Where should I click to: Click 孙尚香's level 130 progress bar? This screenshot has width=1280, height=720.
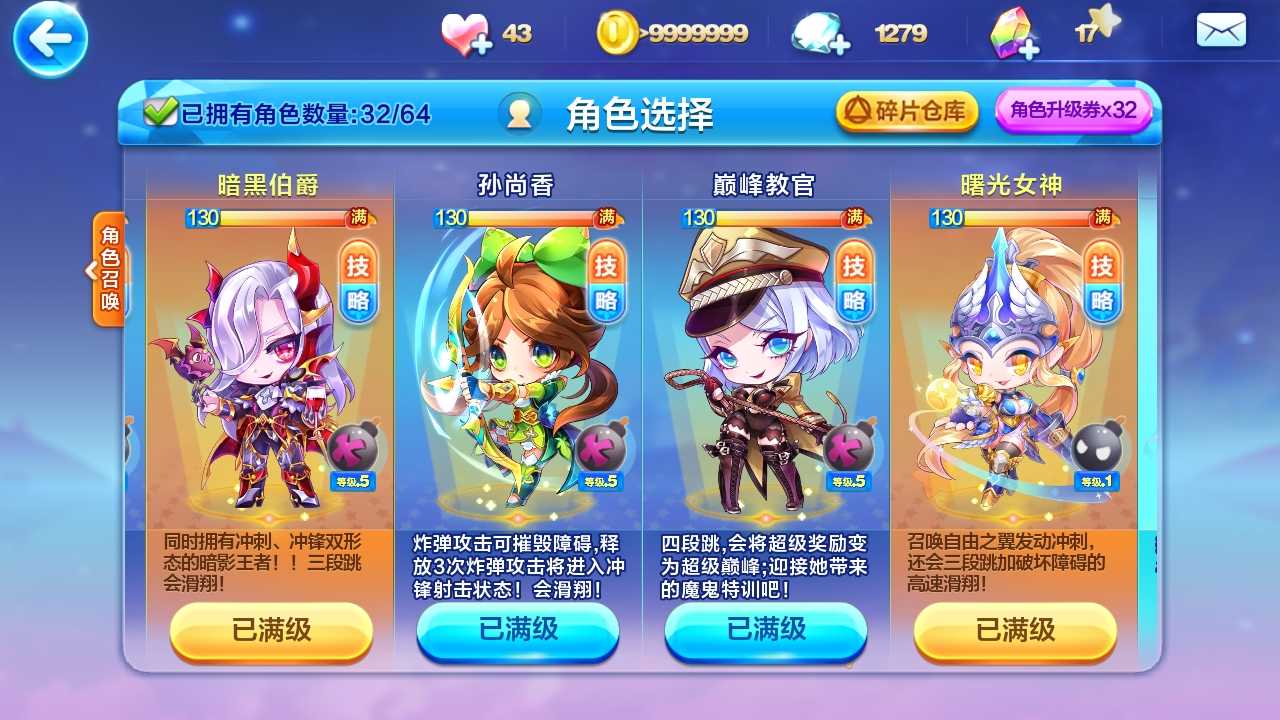(x=518, y=218)
